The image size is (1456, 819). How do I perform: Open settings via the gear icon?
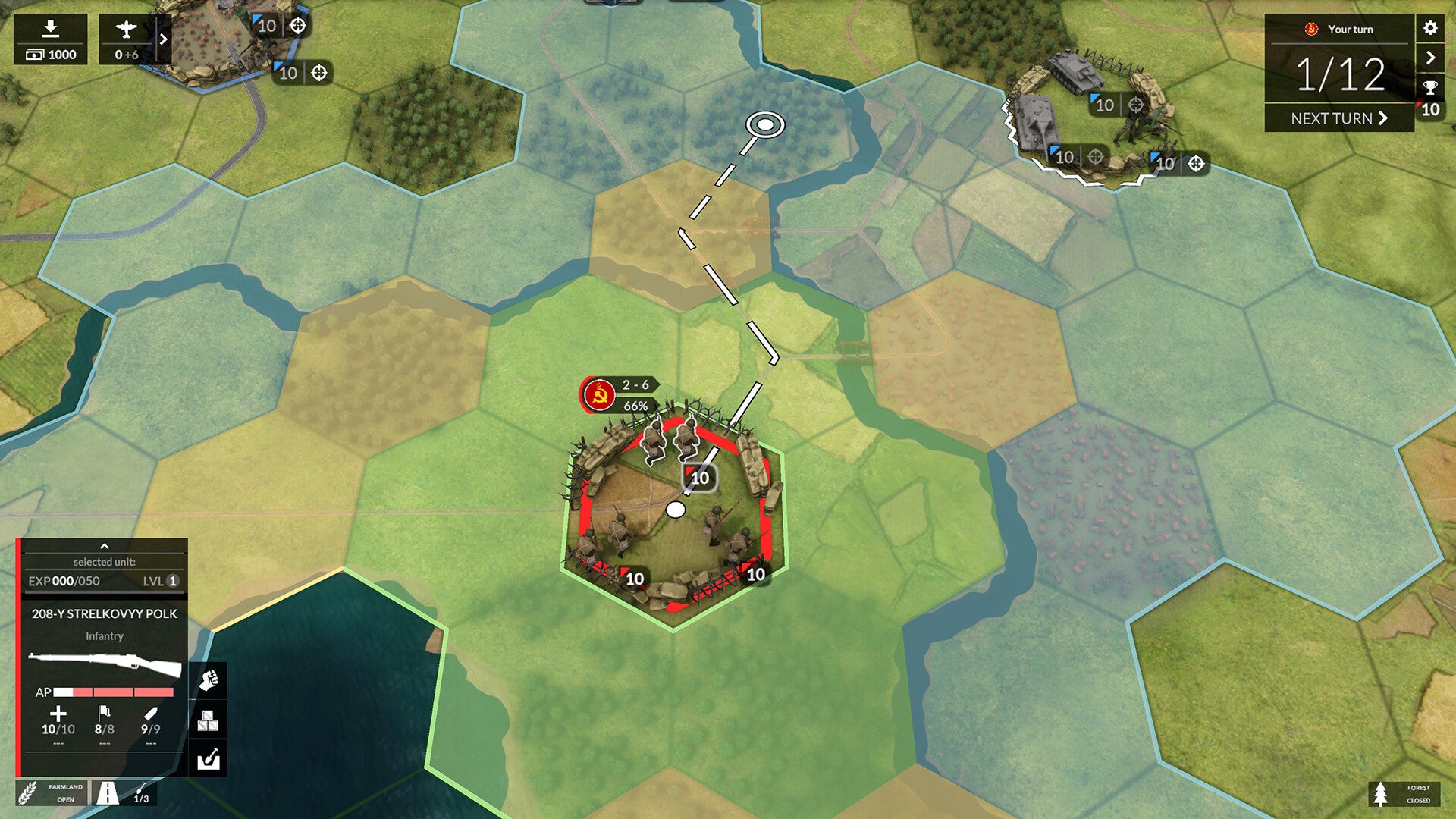coord(1430,28)
